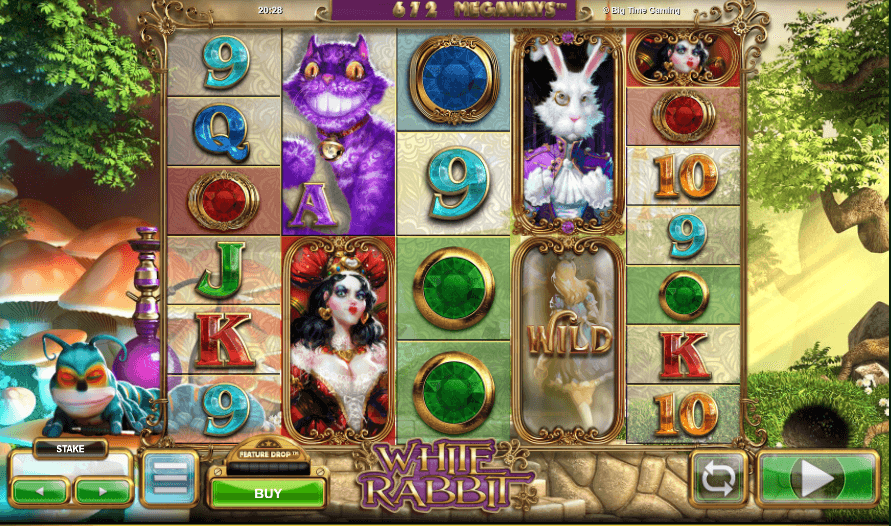Screen dimensions: 891x526
Task: Open the hamburger menu
Action: (x=168, y=478)
